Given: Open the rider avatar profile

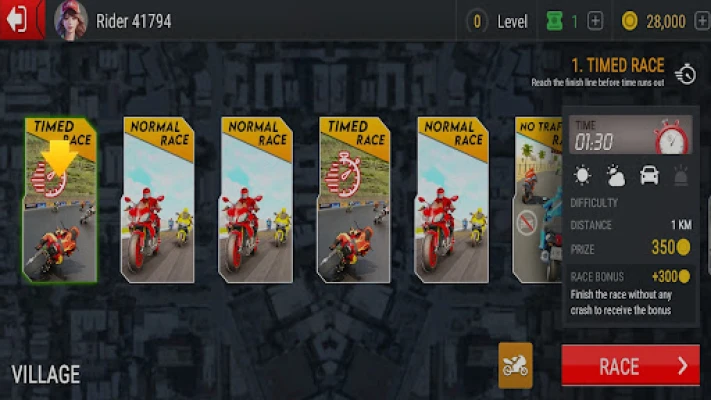Looking at the screenshot, I should (x=70, y=20).
